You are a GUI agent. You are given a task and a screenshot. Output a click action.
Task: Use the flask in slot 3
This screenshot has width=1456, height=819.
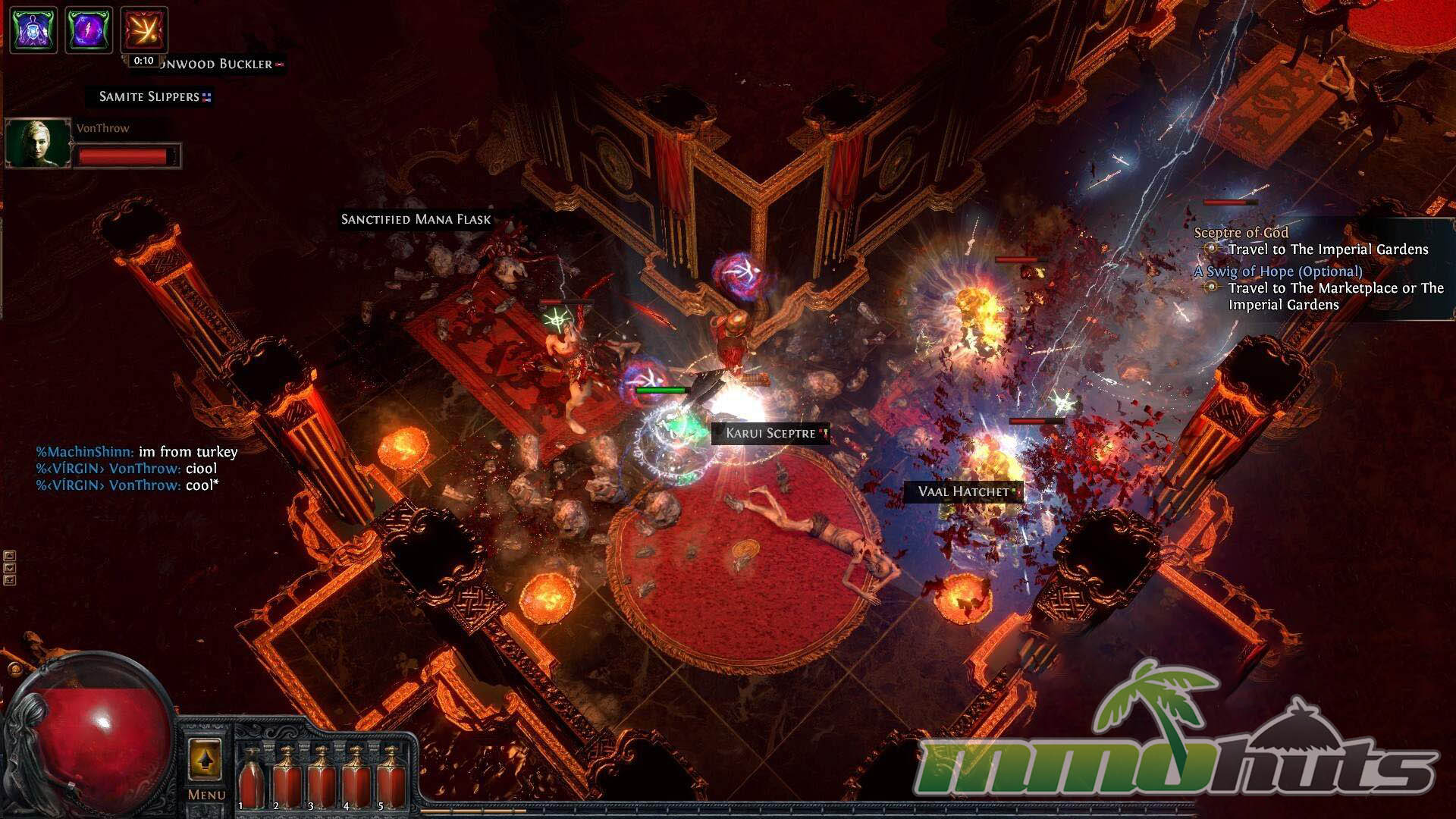pos(321,777)
